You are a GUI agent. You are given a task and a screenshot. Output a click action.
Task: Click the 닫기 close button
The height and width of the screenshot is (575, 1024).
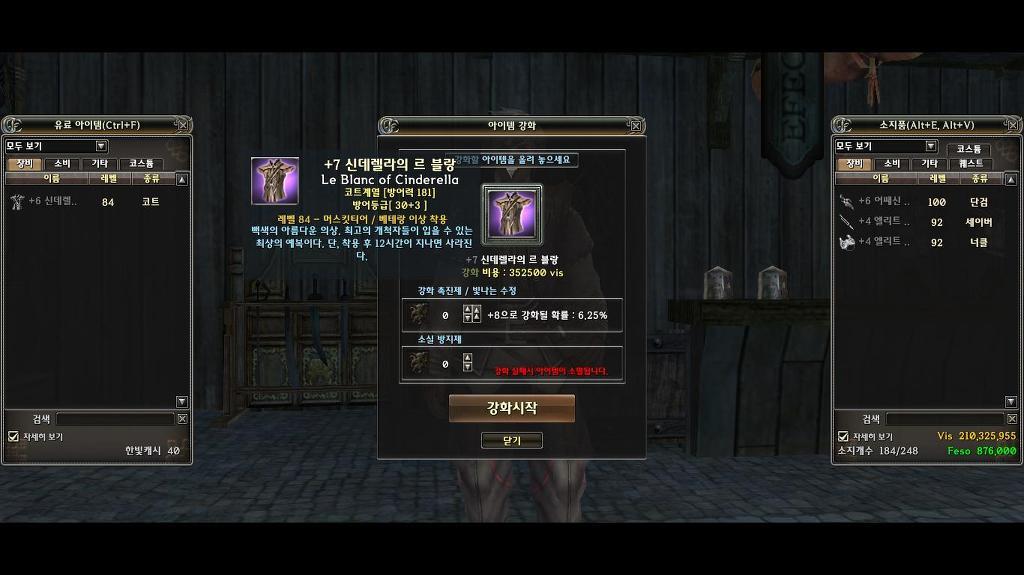511,440
